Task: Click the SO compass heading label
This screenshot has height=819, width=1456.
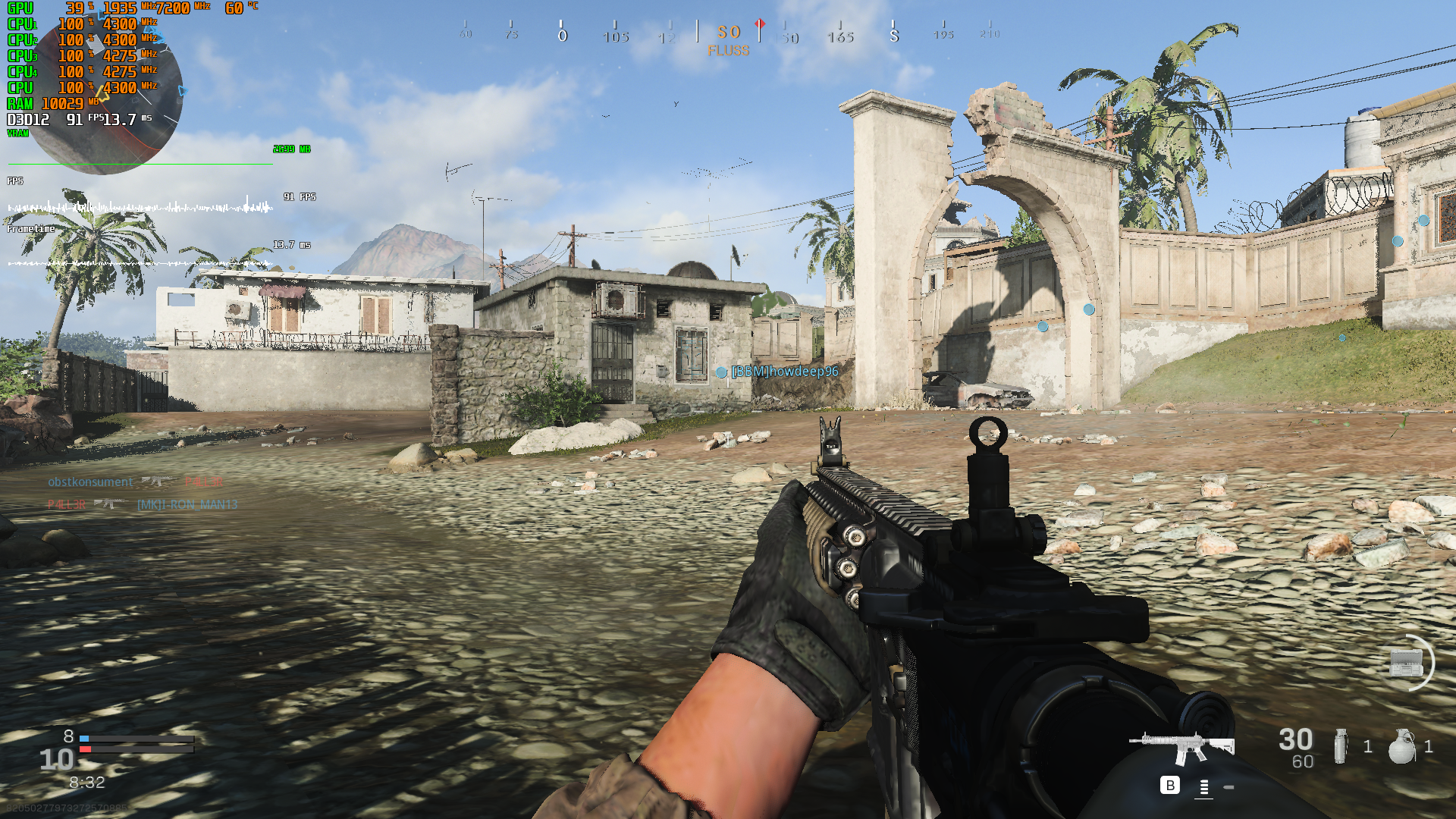Action: point(730,33)
